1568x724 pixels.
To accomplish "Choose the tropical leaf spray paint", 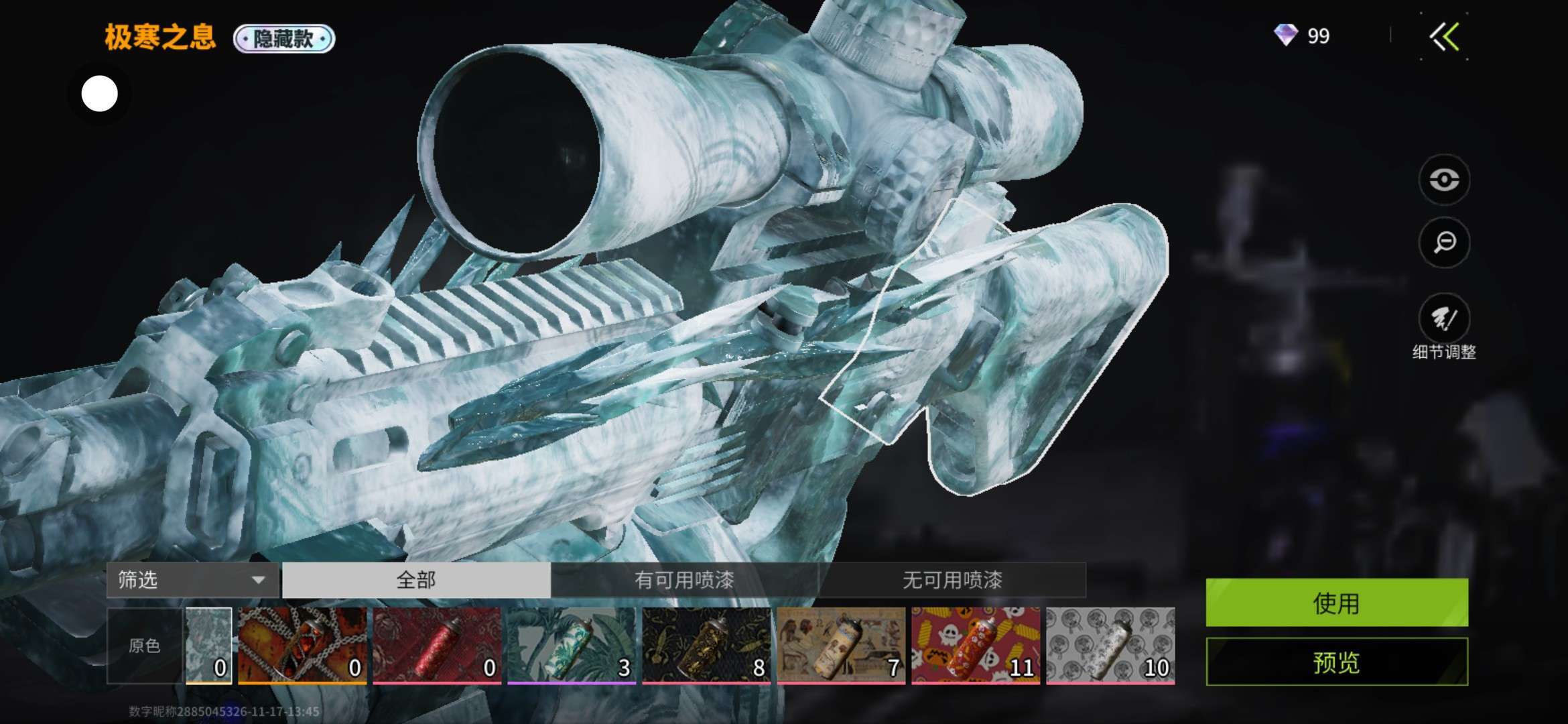I will pyautogui.click(x=572, y=646).
